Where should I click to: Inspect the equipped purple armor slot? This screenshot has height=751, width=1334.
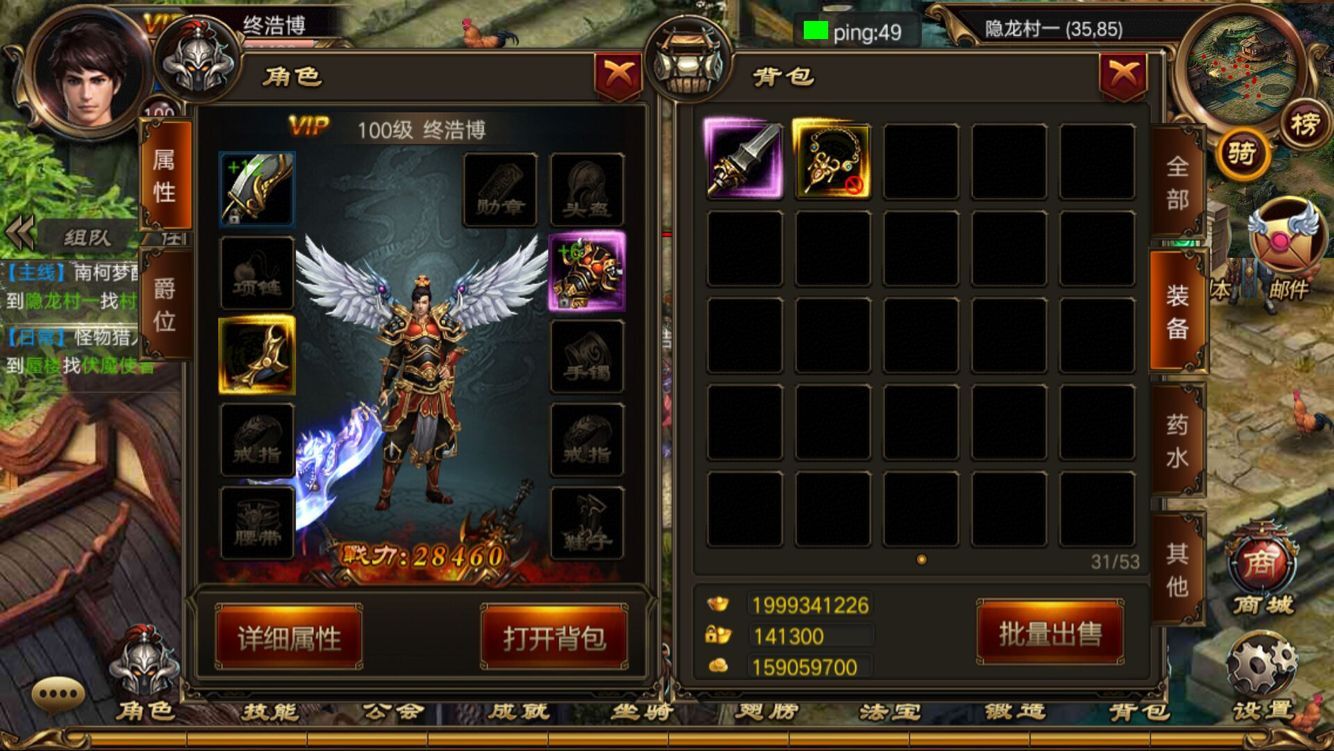pyautogui.click(x=587, y=272)
